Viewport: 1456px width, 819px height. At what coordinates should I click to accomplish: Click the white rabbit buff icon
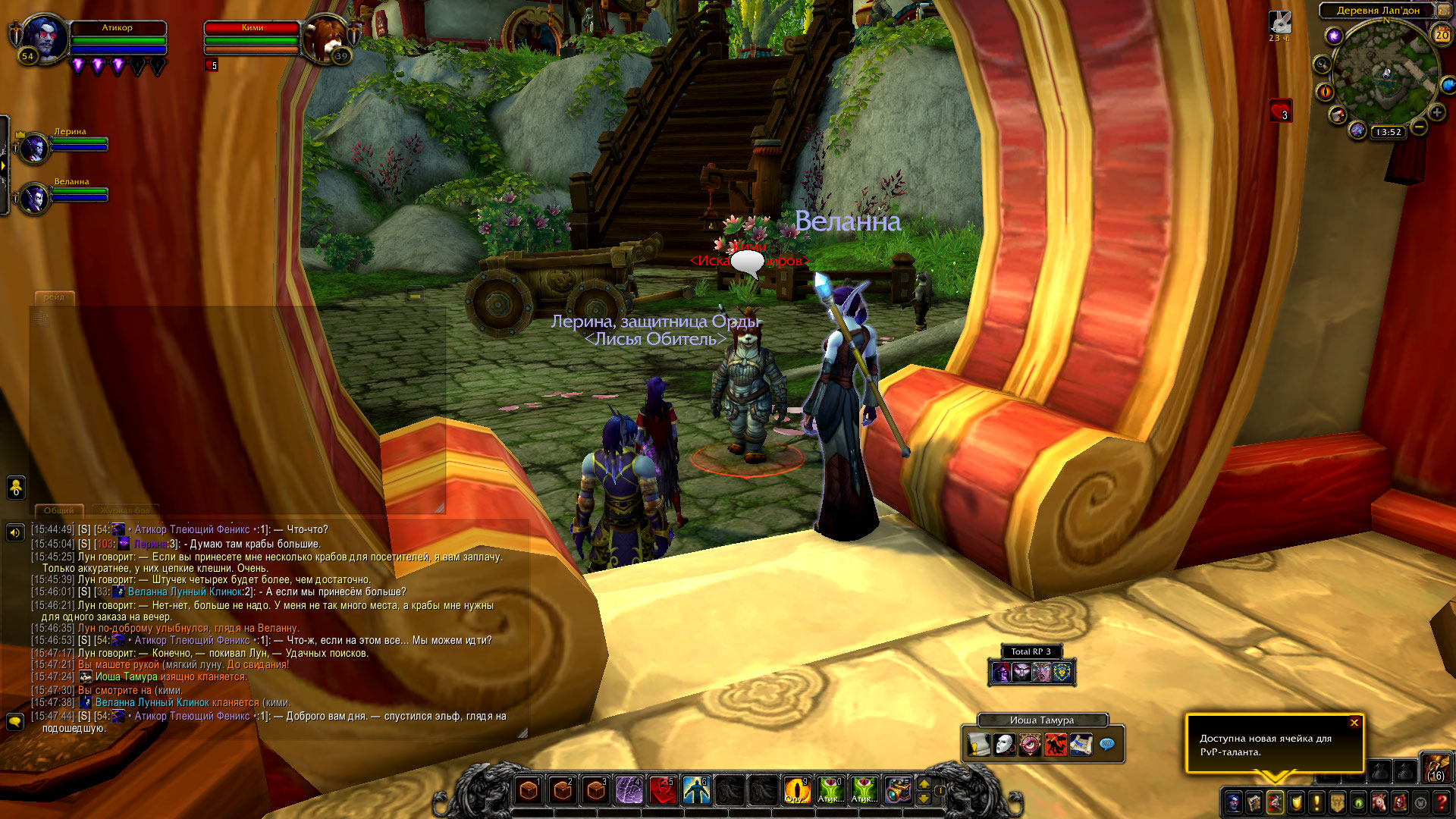(1279, 22)
